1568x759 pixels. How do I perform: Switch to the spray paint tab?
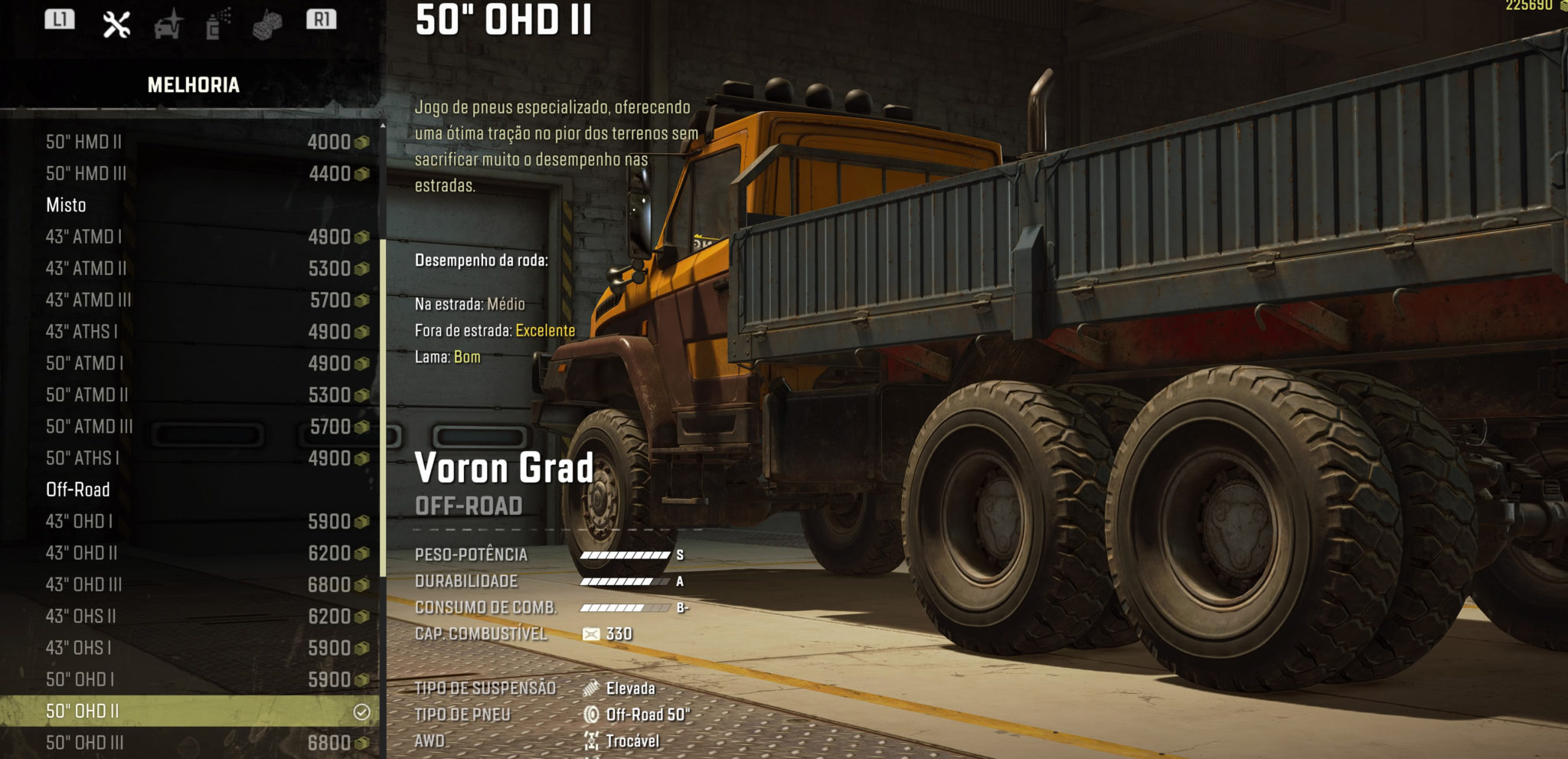tap(217, 24)
